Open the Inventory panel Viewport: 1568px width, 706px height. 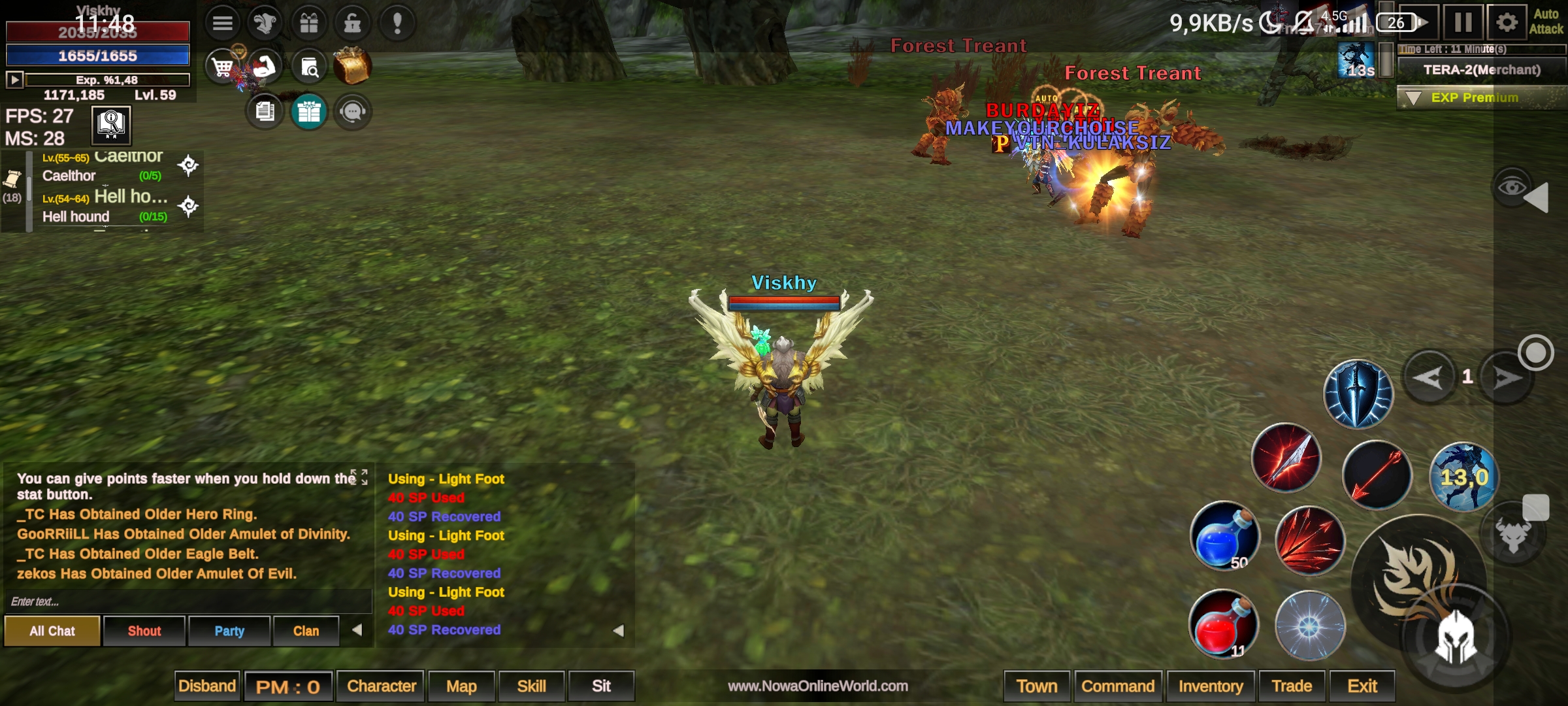point(1211,686)
